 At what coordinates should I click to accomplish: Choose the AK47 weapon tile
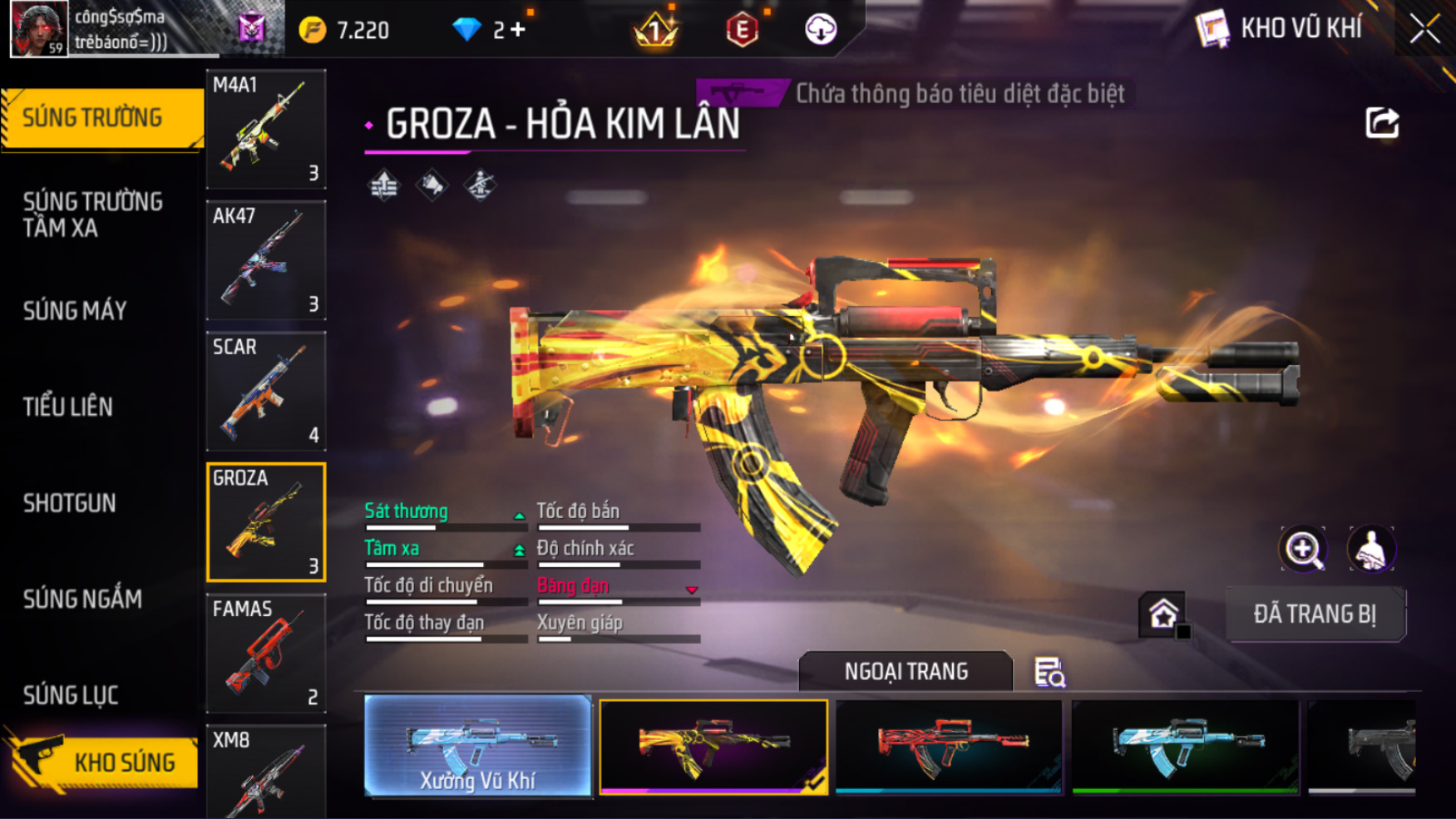point(266,260)
